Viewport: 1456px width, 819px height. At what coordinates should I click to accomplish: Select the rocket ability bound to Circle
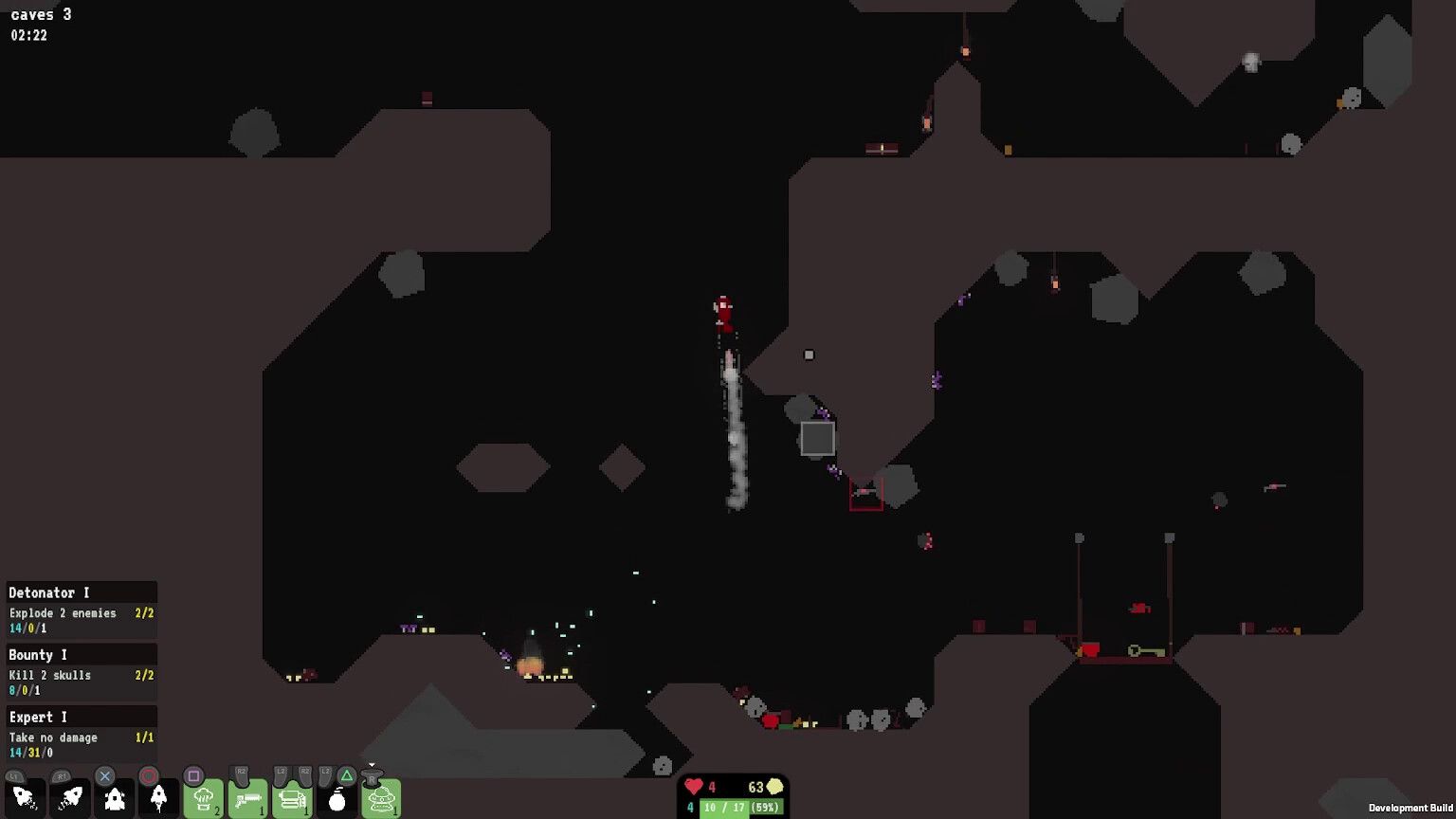(156, 799)
